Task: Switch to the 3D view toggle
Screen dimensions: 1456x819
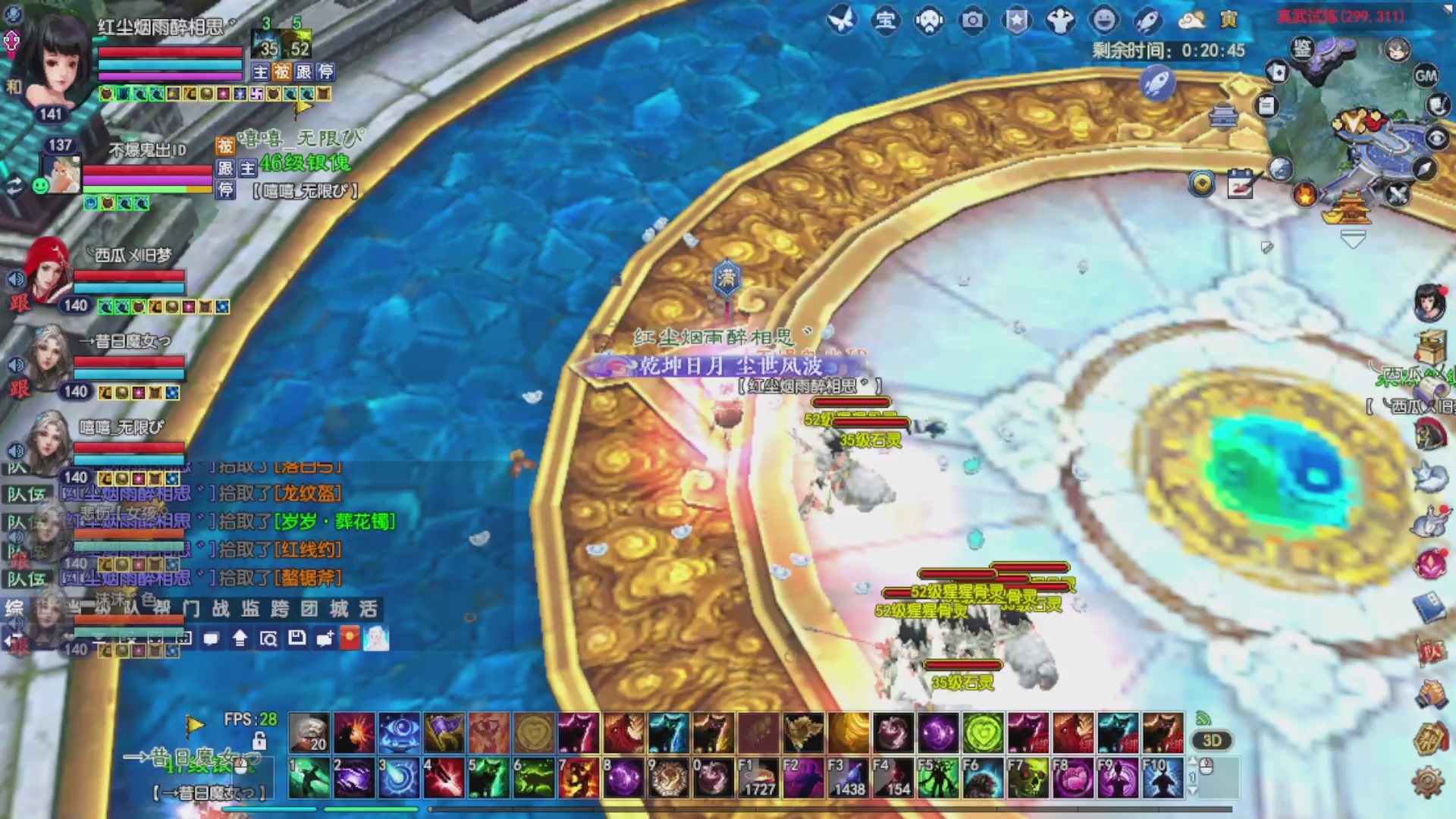Action: click(1212, 741)
